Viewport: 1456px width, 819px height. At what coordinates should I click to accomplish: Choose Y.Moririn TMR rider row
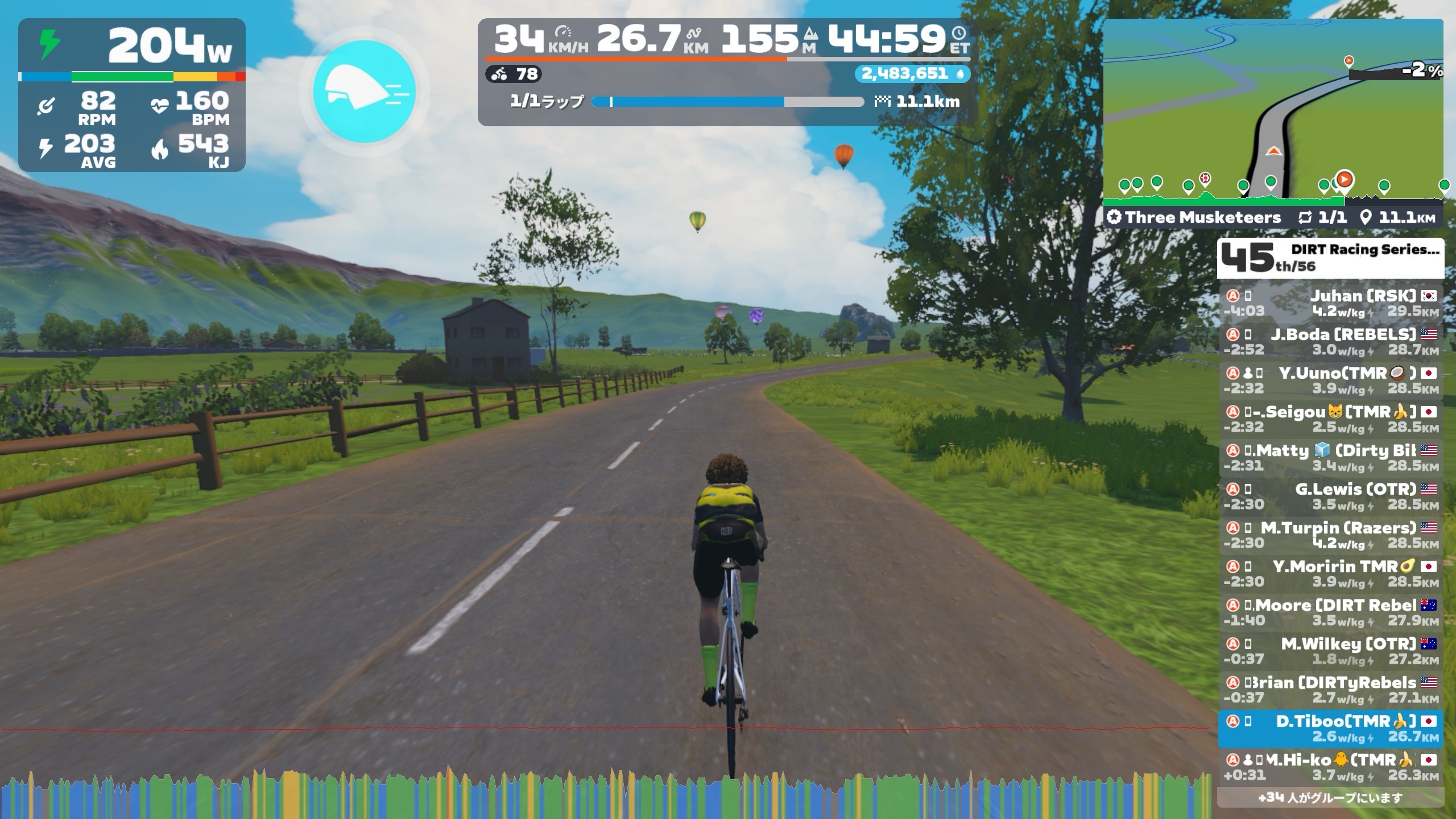1330,574
